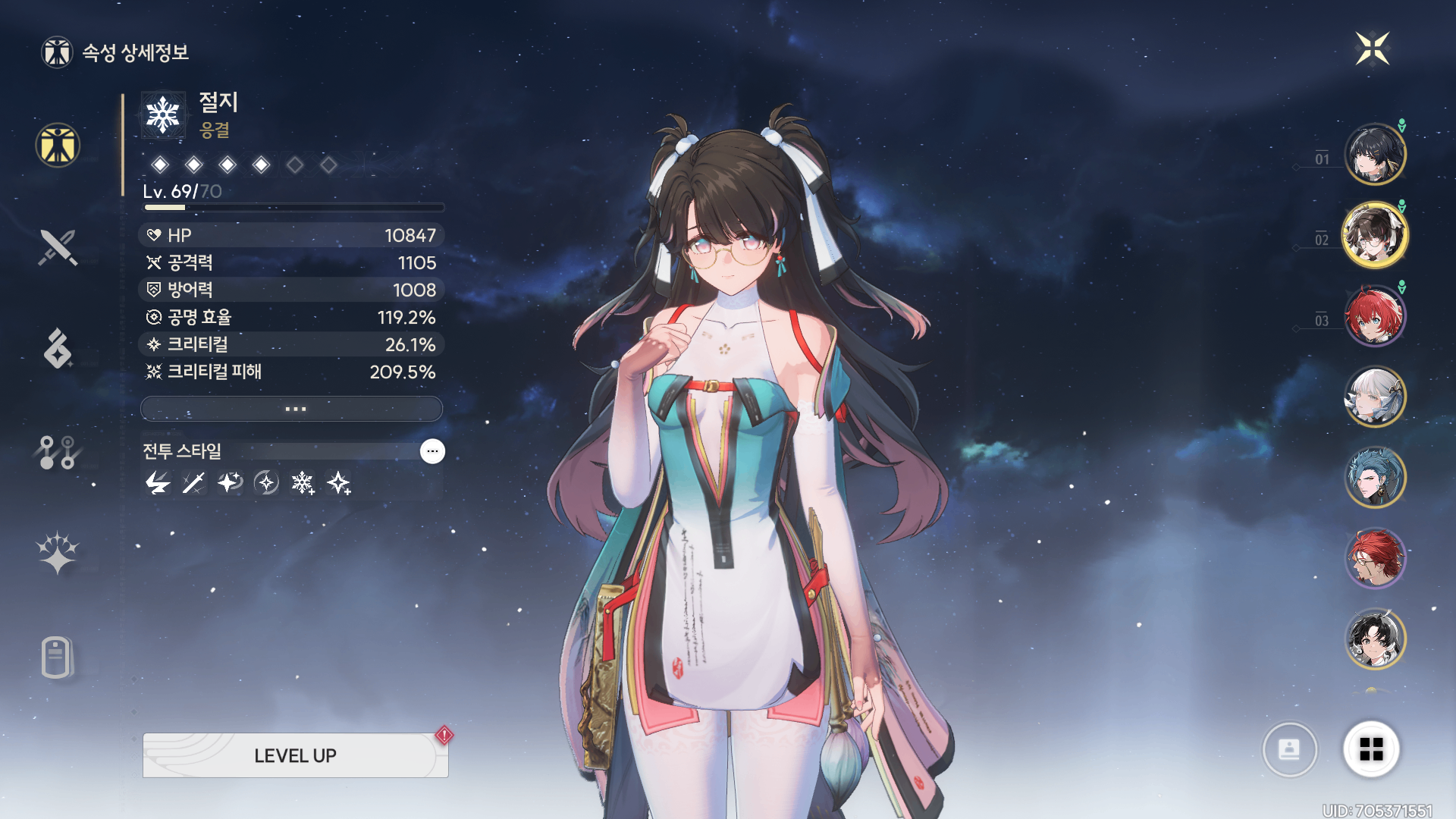Image resolution: width=1456 pixels, height=819 pixels.
Task: Select the red-haired character with glasses
Action: tap(1374, 559)
